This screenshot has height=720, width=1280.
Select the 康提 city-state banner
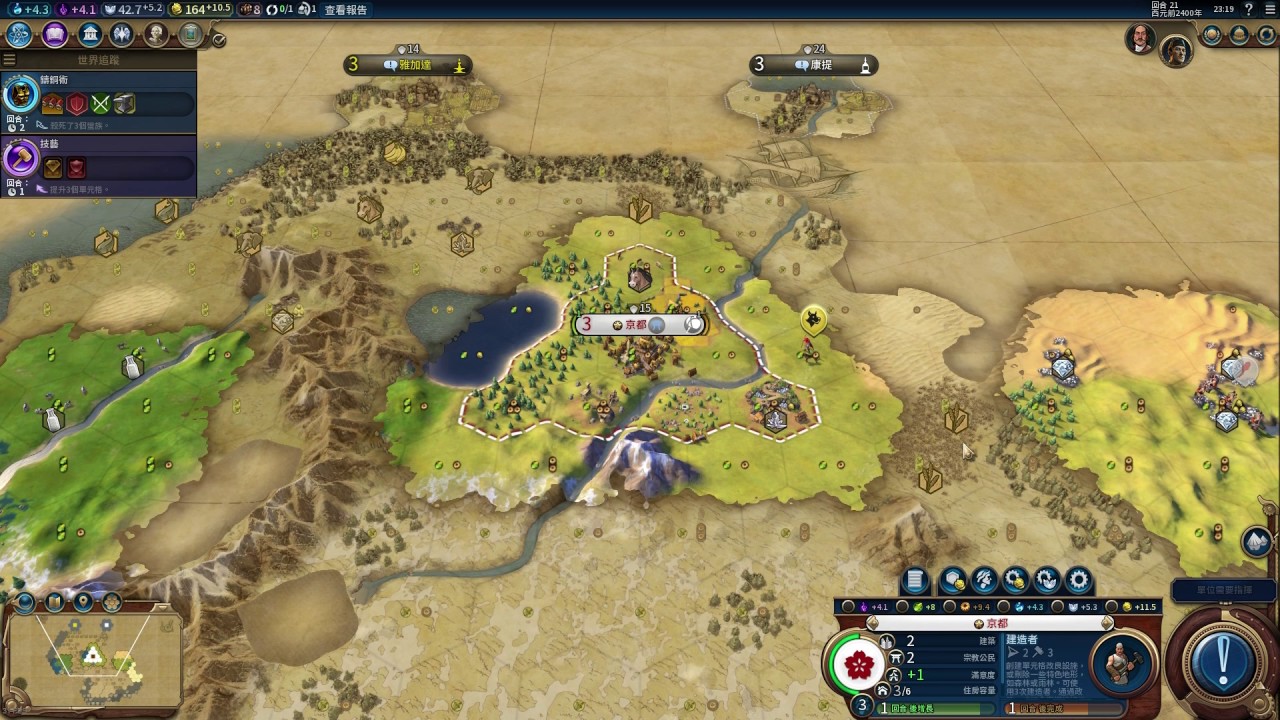tap(814, 65)
